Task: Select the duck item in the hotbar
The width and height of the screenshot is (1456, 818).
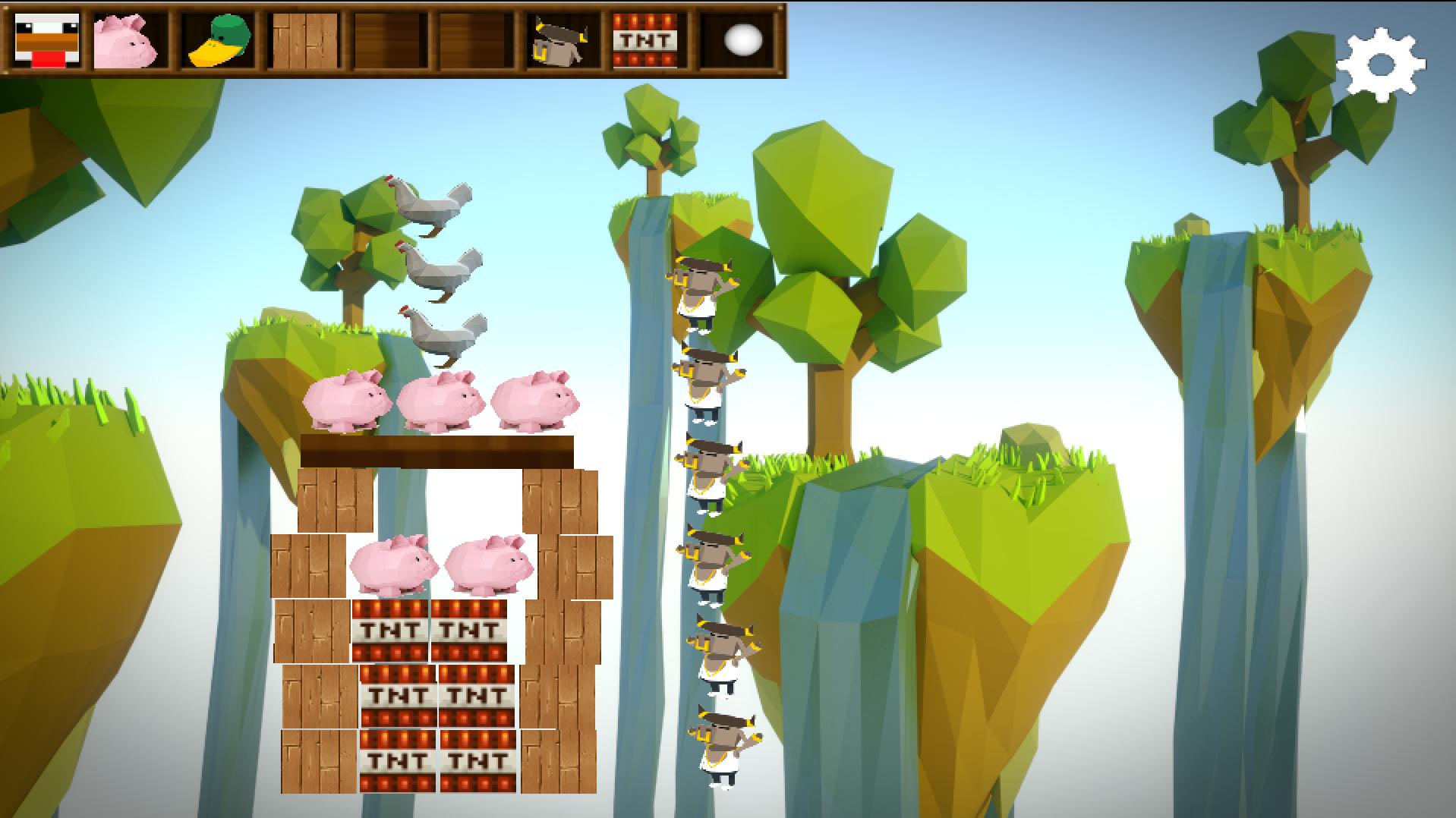Action: [218, 42]
